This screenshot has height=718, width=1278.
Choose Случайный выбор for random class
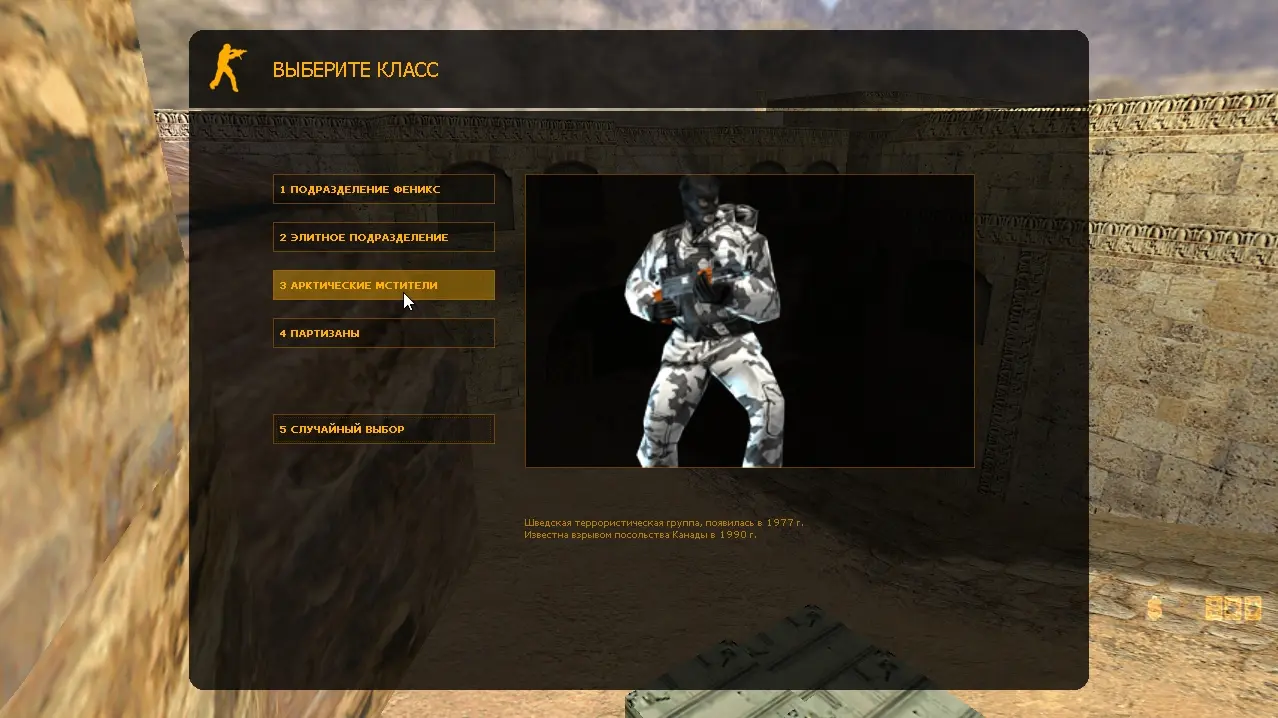(383, 429)
